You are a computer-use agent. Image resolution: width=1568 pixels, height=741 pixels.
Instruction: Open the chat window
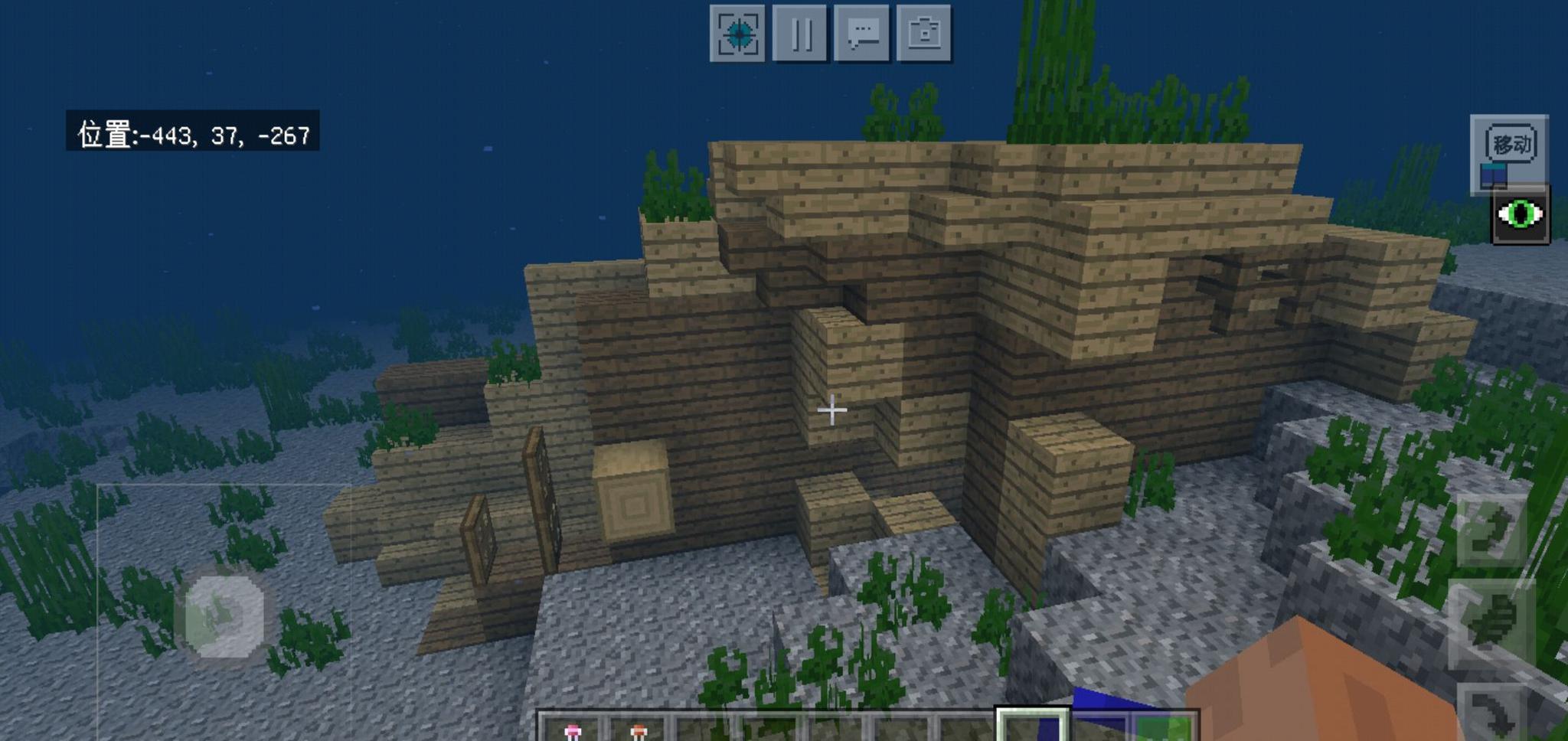[862, 34]
